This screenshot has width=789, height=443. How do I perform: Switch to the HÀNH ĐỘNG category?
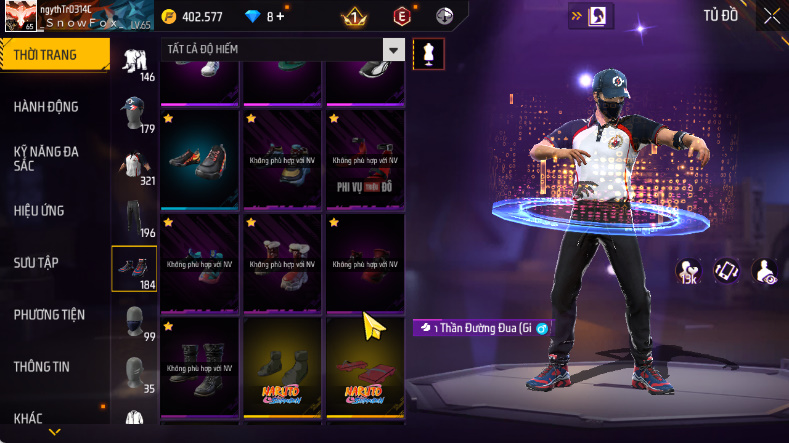46,107
